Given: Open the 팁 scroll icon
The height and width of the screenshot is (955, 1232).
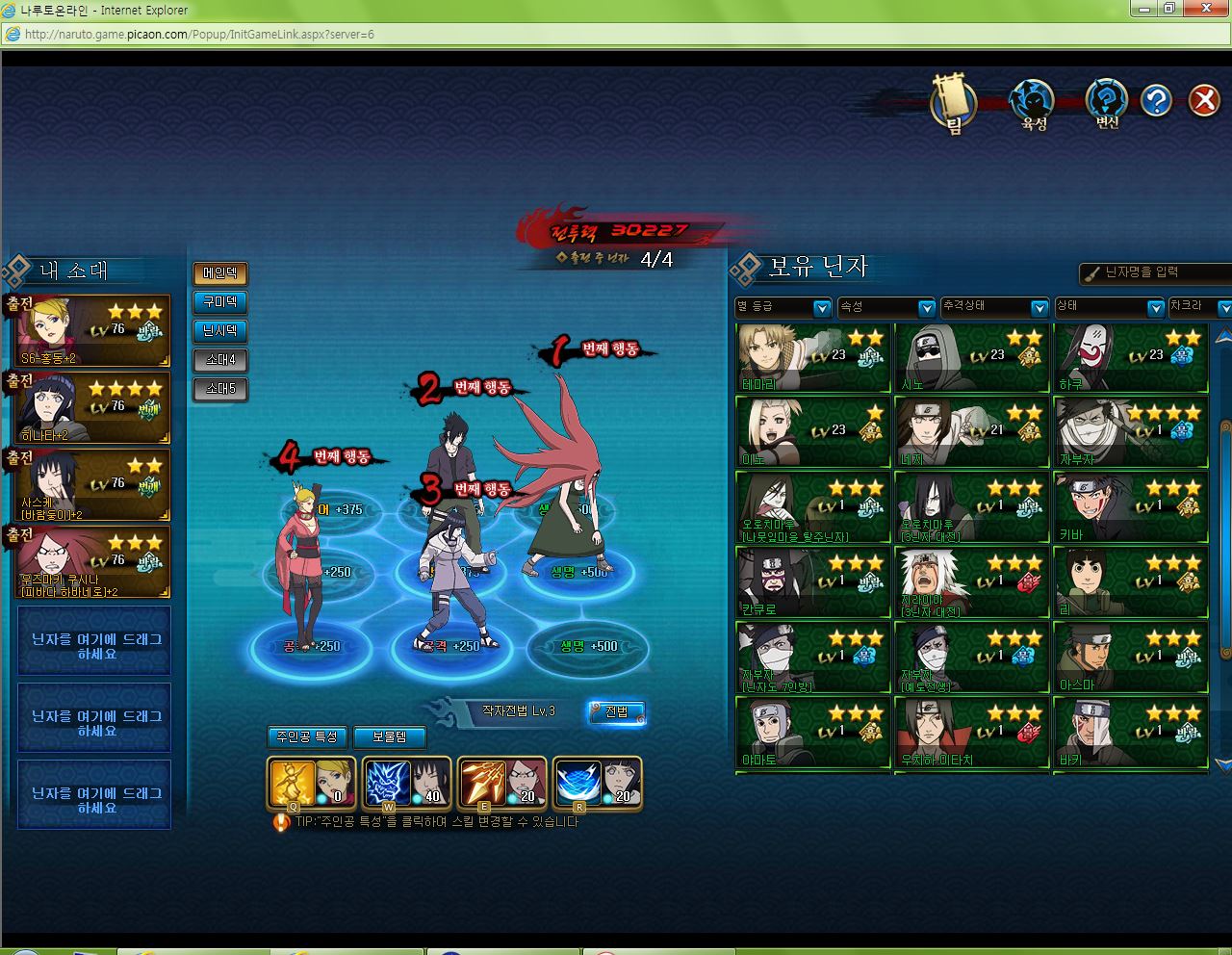Looking at the screenshot, I should [x=954, y=102].
